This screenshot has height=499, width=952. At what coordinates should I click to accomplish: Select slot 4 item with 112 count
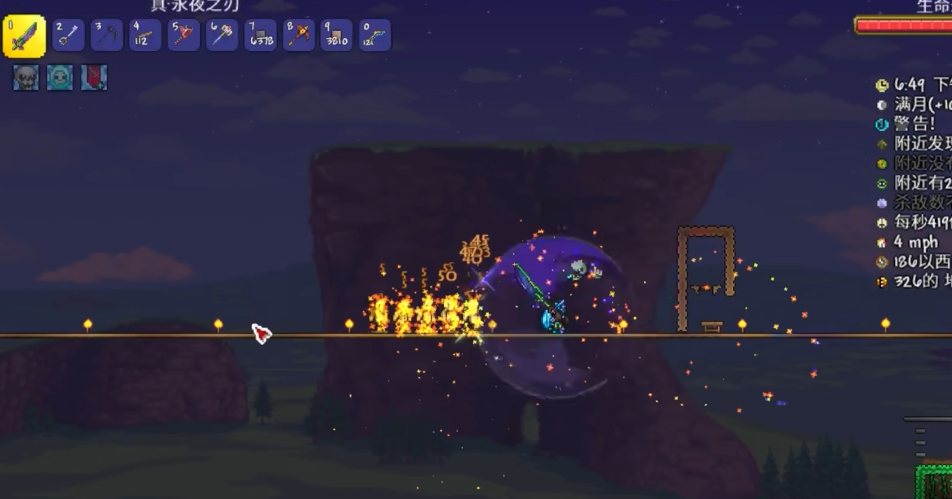coord(145,35)
